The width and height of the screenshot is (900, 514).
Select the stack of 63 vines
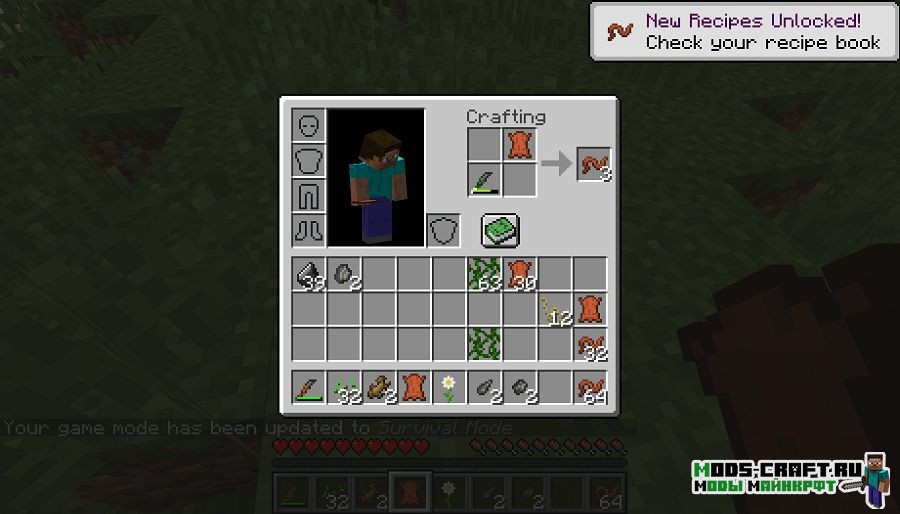[x=484, y=275]
